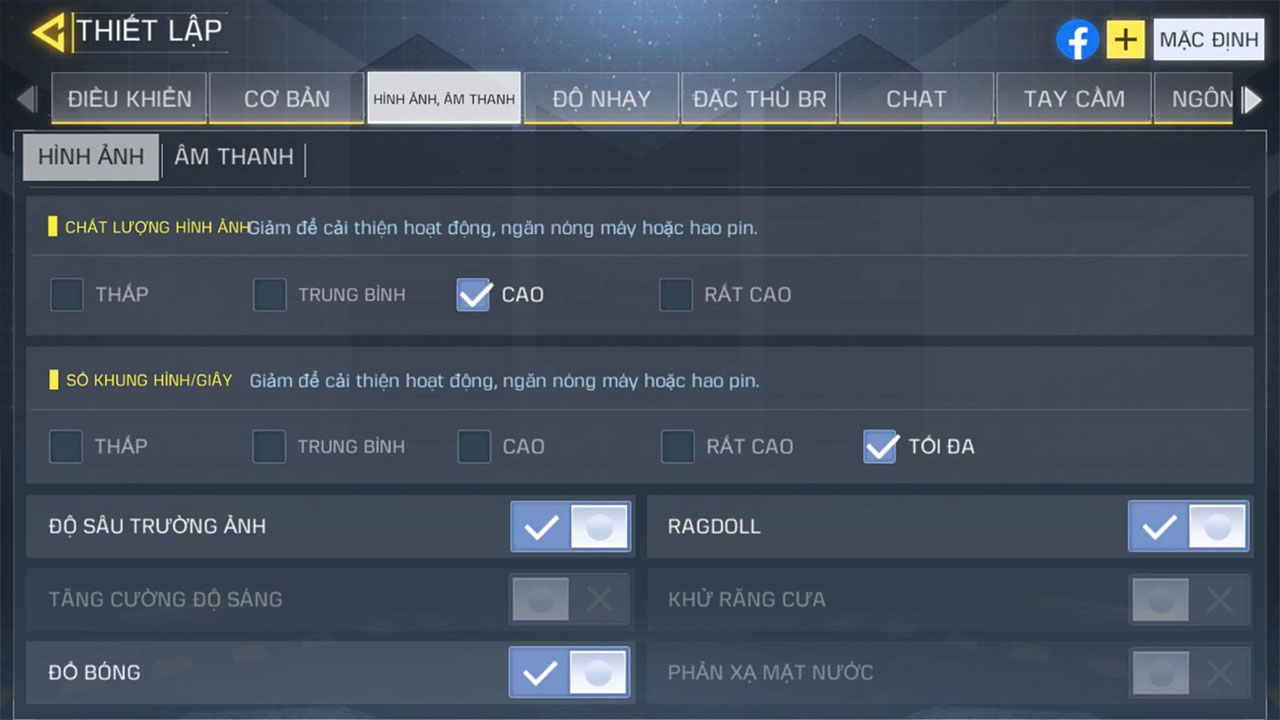Disable the RAGDOLL toggle
Viewport: 1280px width, 720px height.
click(x=1187, y=526)
